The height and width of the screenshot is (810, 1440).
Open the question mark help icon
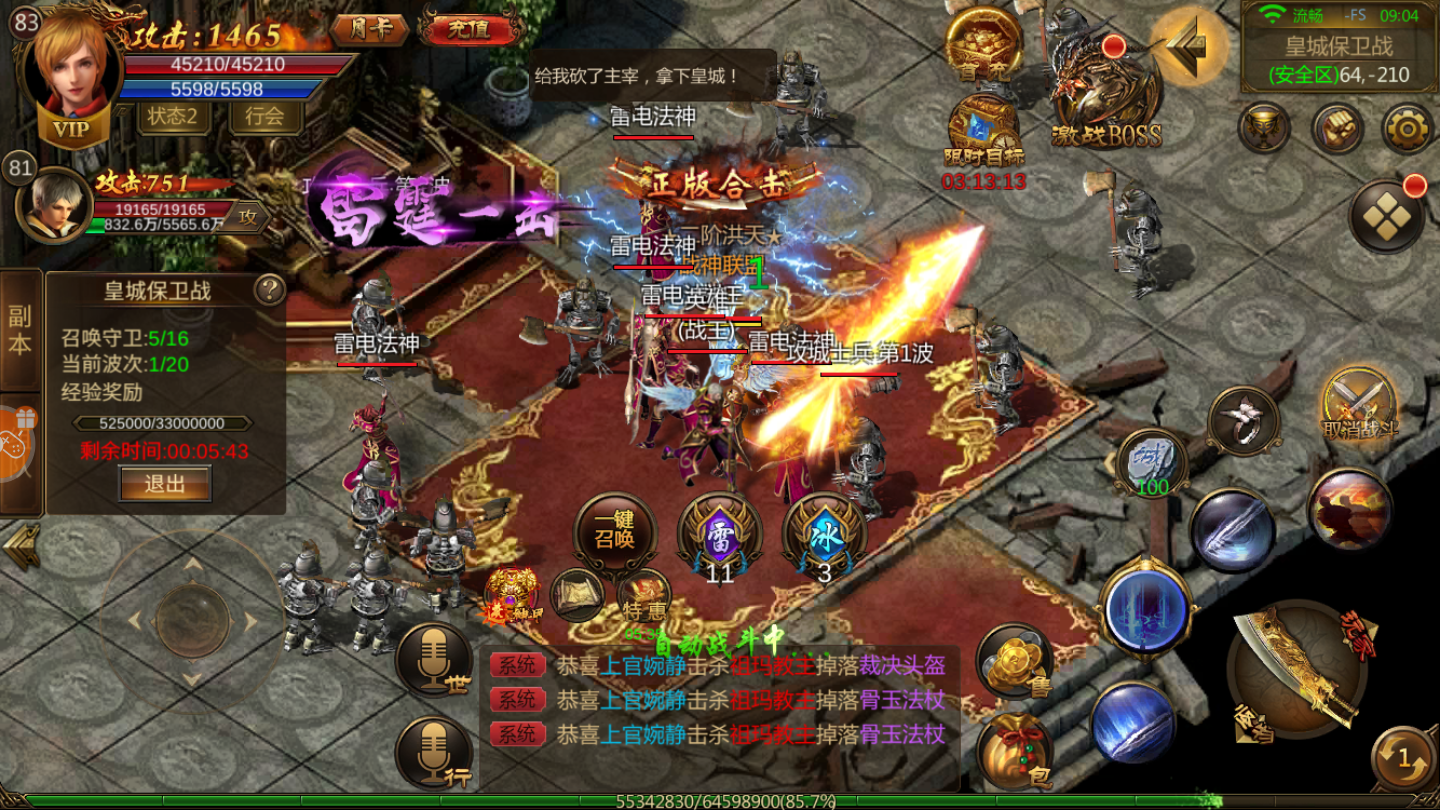point(269,290)
